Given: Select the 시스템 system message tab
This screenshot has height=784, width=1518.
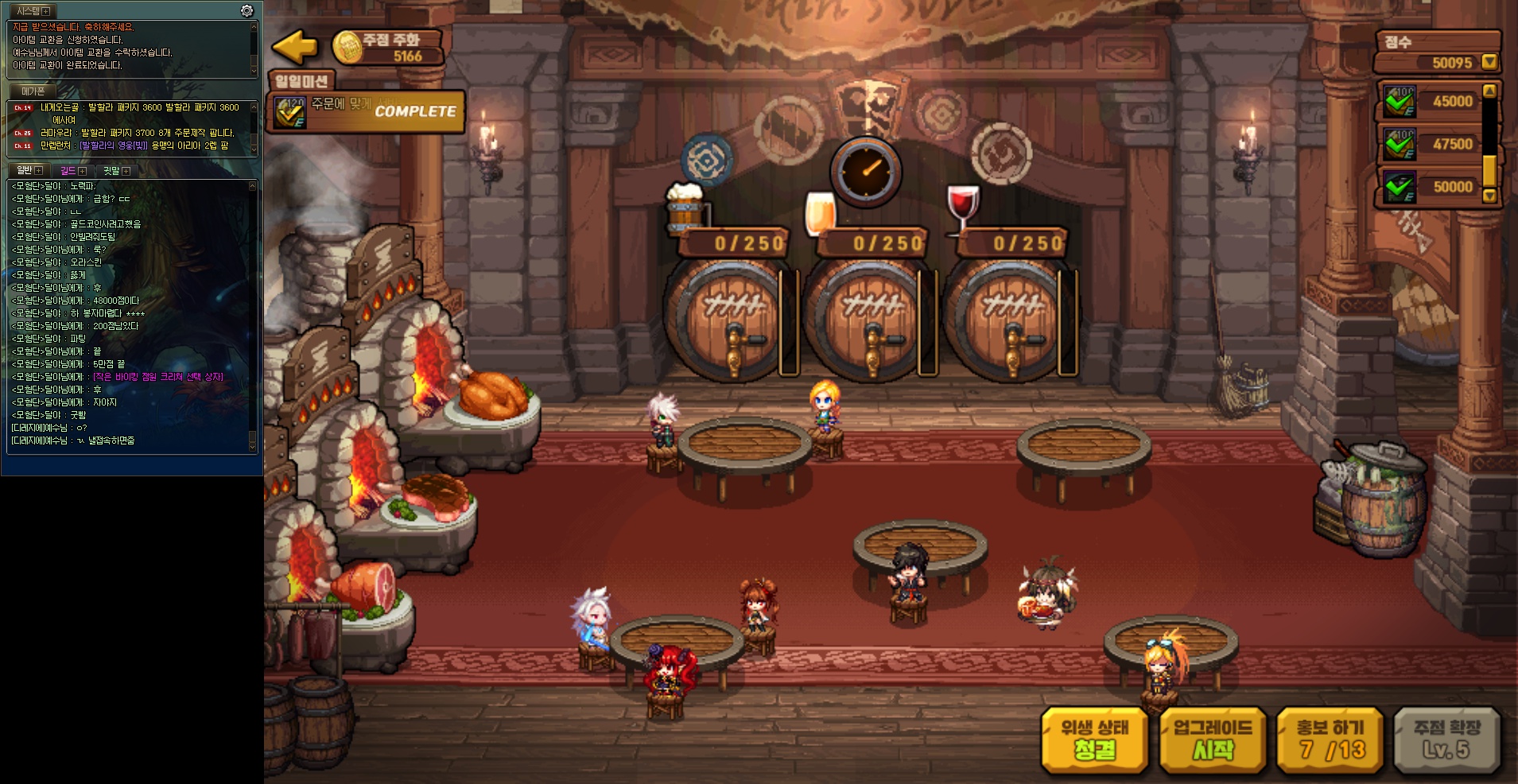Looking at the screenshot, I should pos(29,11).
